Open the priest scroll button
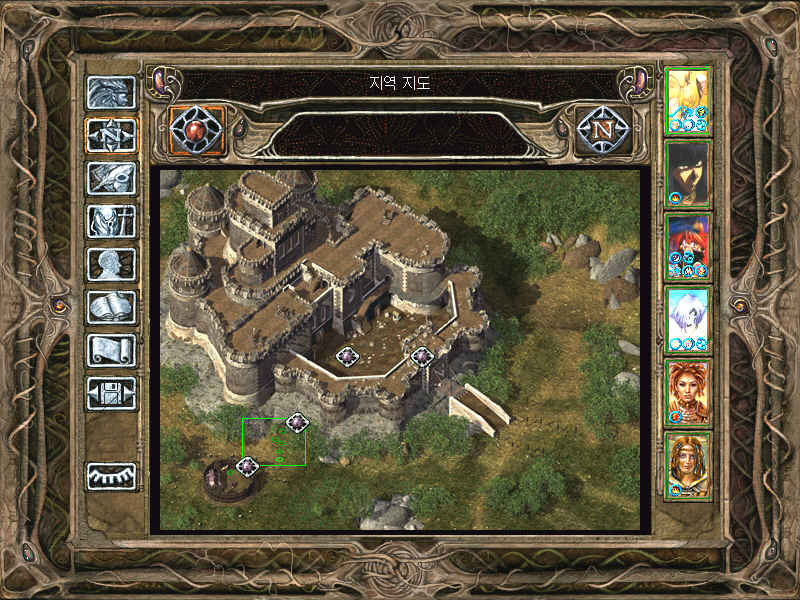The image size is (800, 600). tap(111, 349)
